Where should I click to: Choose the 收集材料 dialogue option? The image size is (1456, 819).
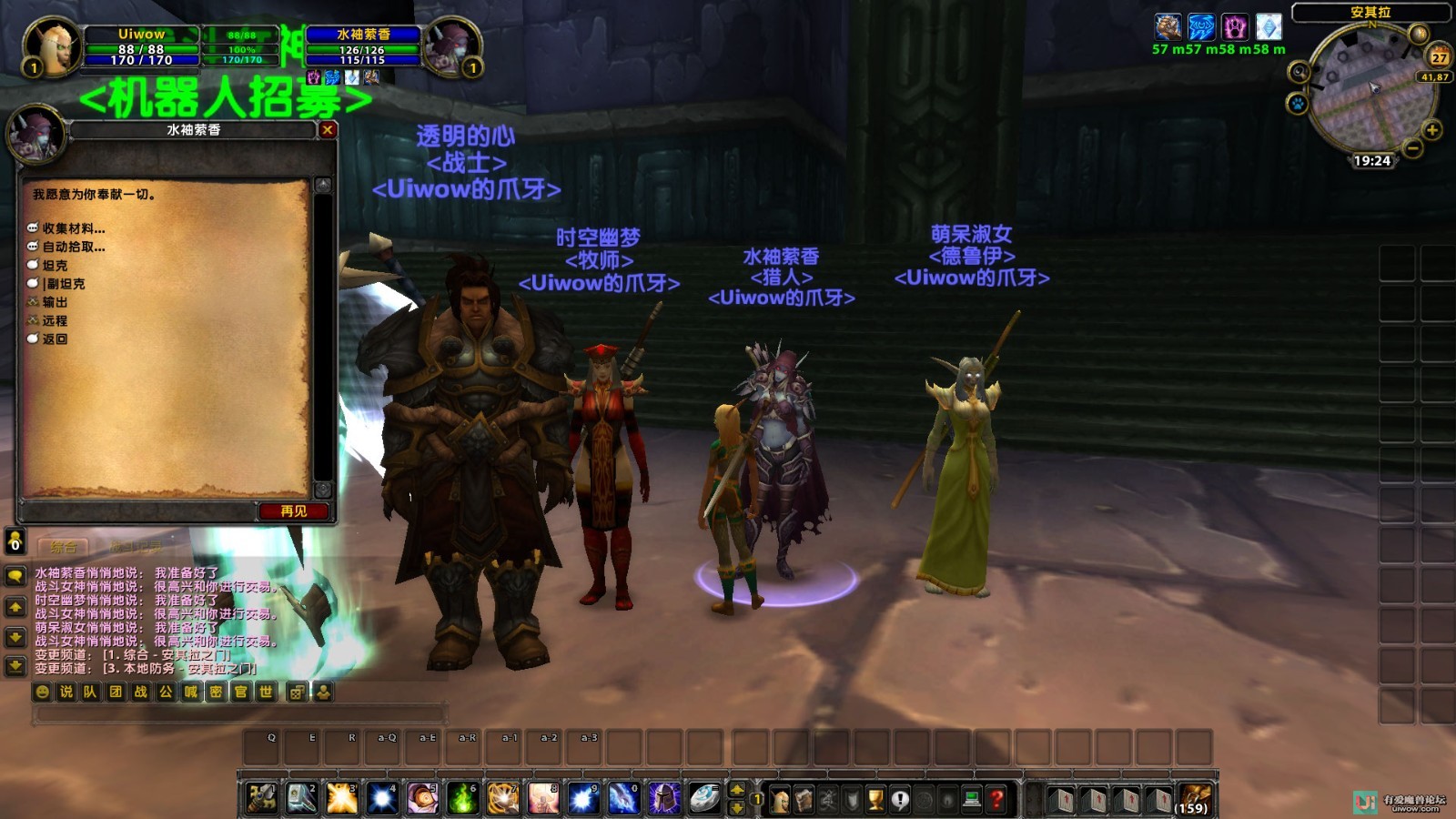point(73,228)
